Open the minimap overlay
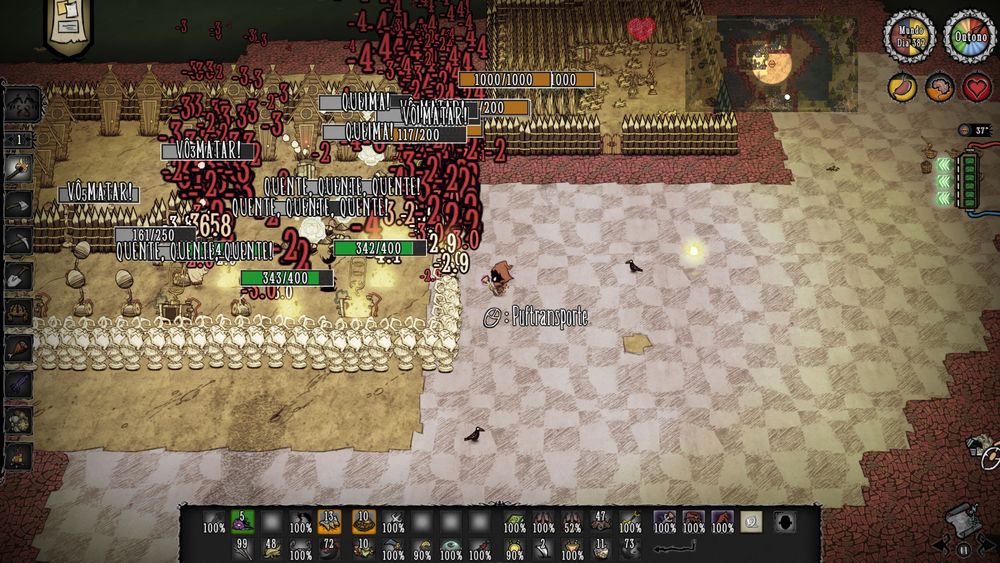Screen dimensions: 1000x563 coord(771,63)
